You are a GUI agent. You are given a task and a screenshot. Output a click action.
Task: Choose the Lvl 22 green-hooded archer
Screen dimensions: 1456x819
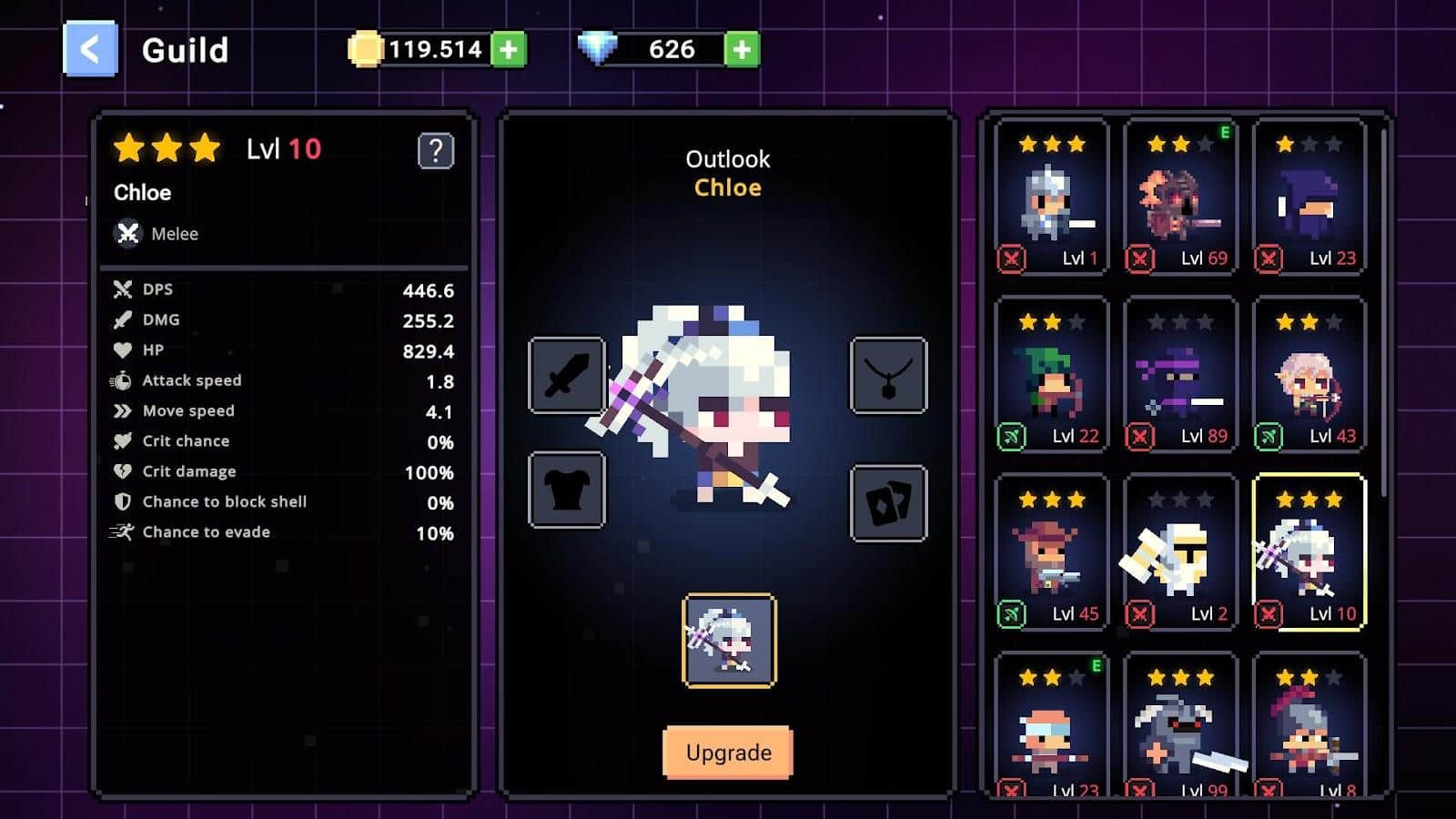pos(1052,374)
